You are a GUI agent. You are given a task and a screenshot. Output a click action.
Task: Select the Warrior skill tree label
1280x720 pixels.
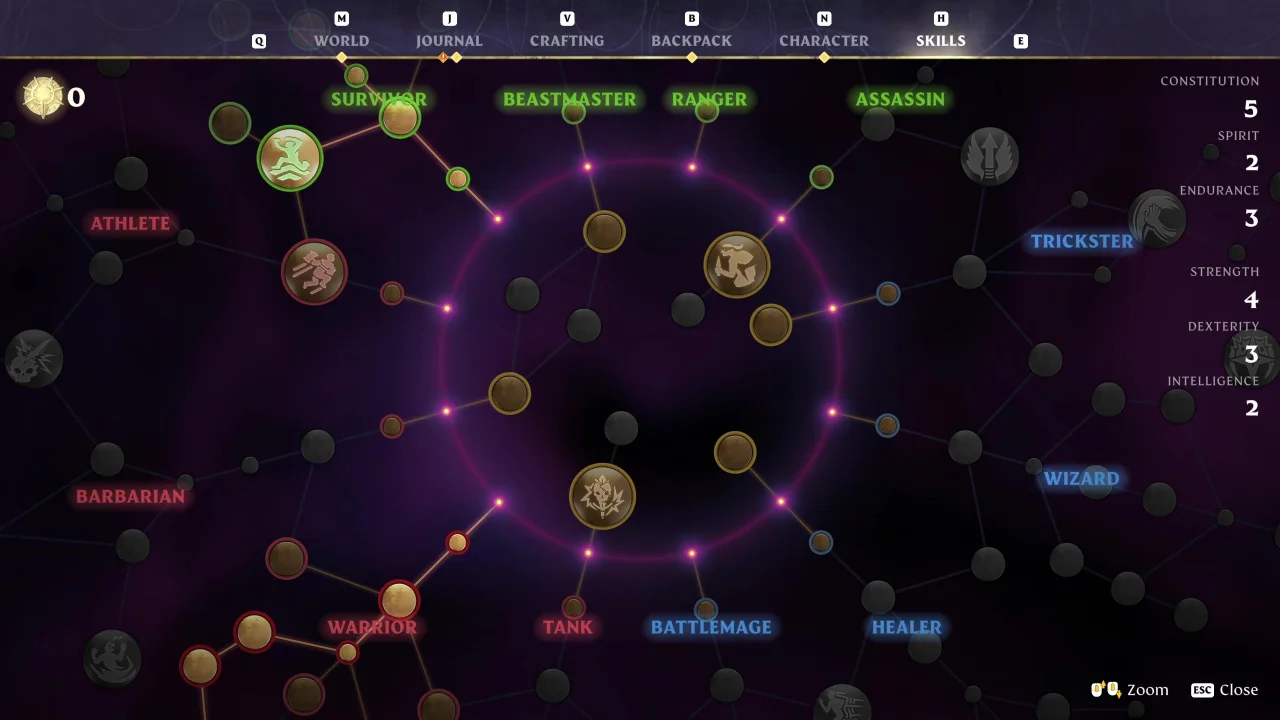click(372, 628)
